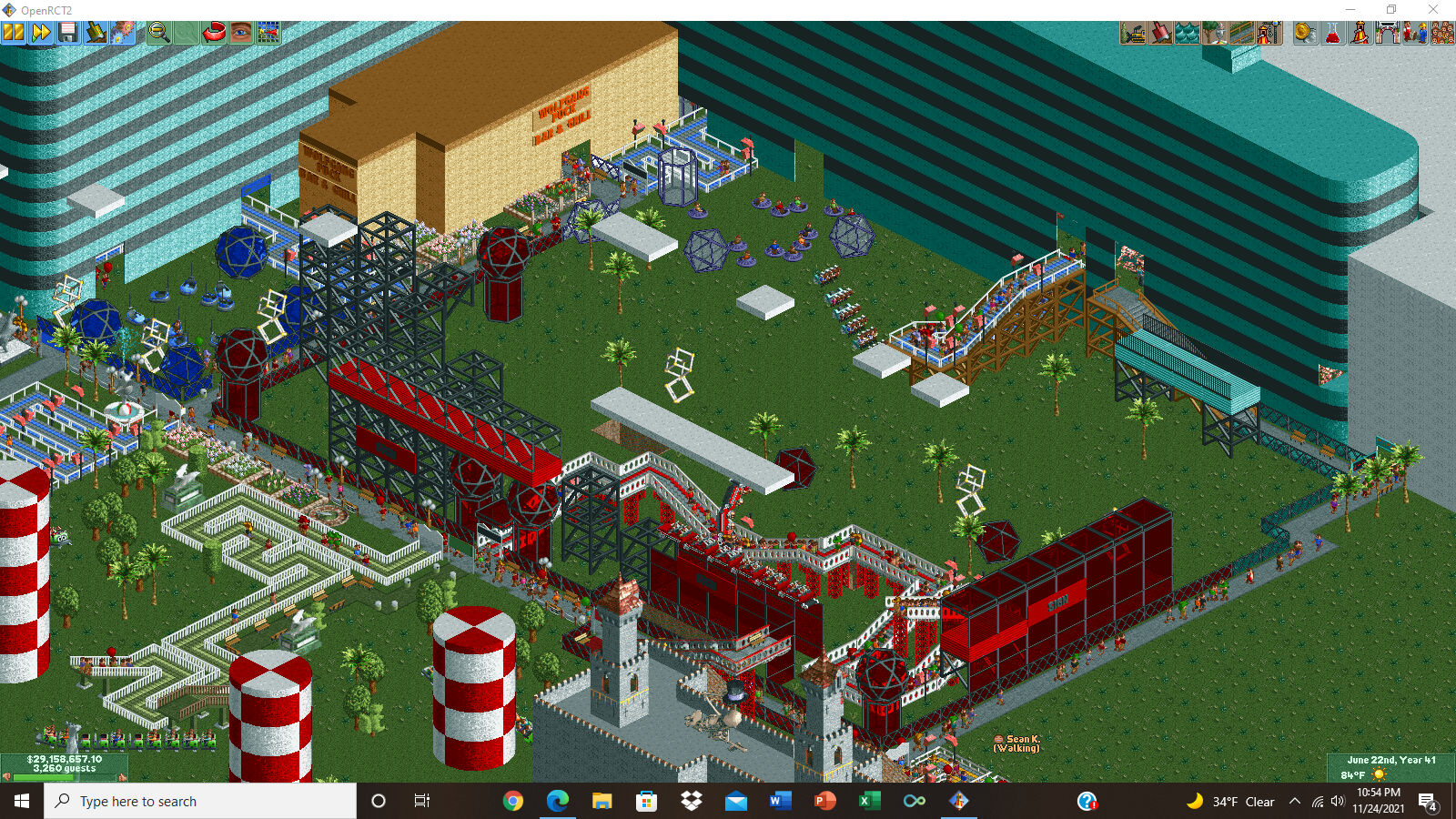Open the staff management window

[x=1413, y=32]
